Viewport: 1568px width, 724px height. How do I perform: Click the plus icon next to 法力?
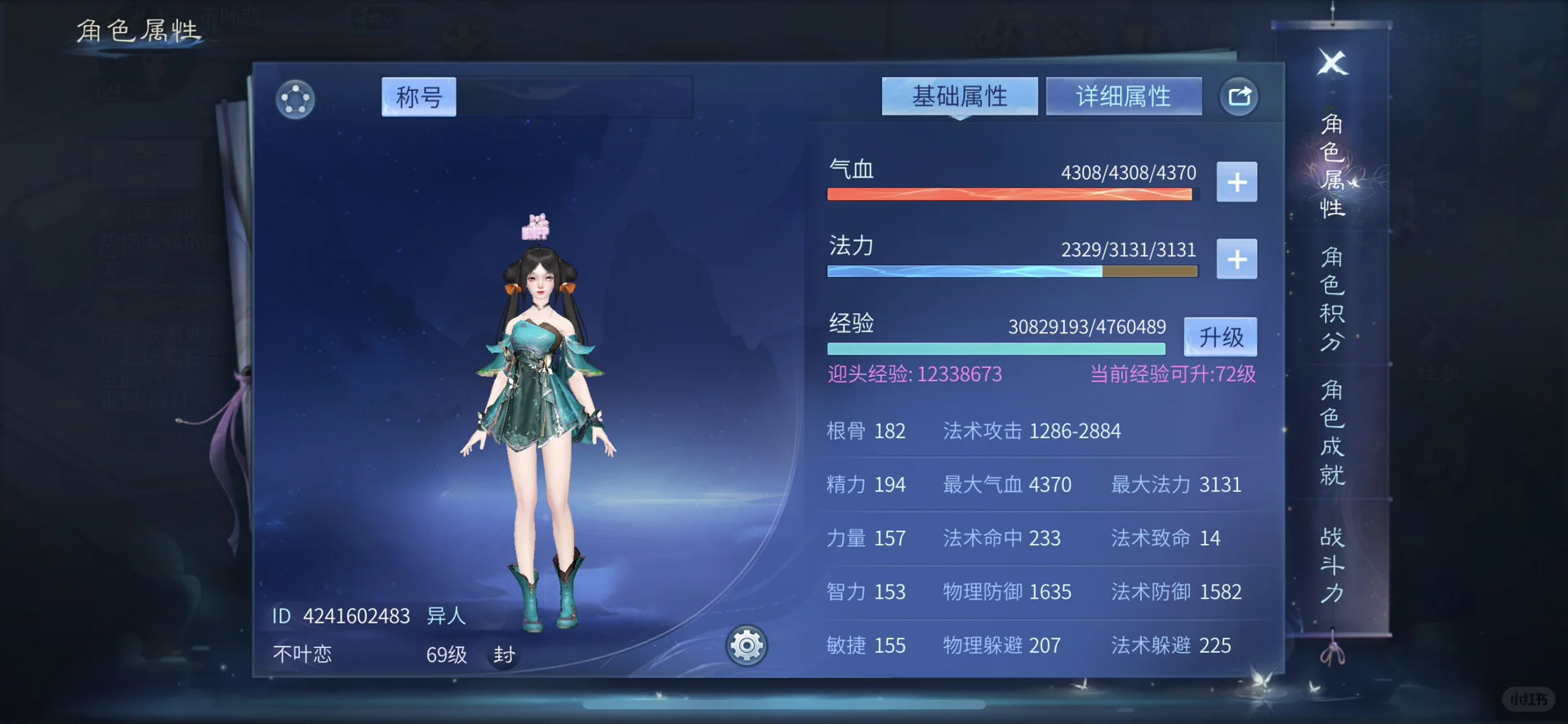[x=1236, y=259]
